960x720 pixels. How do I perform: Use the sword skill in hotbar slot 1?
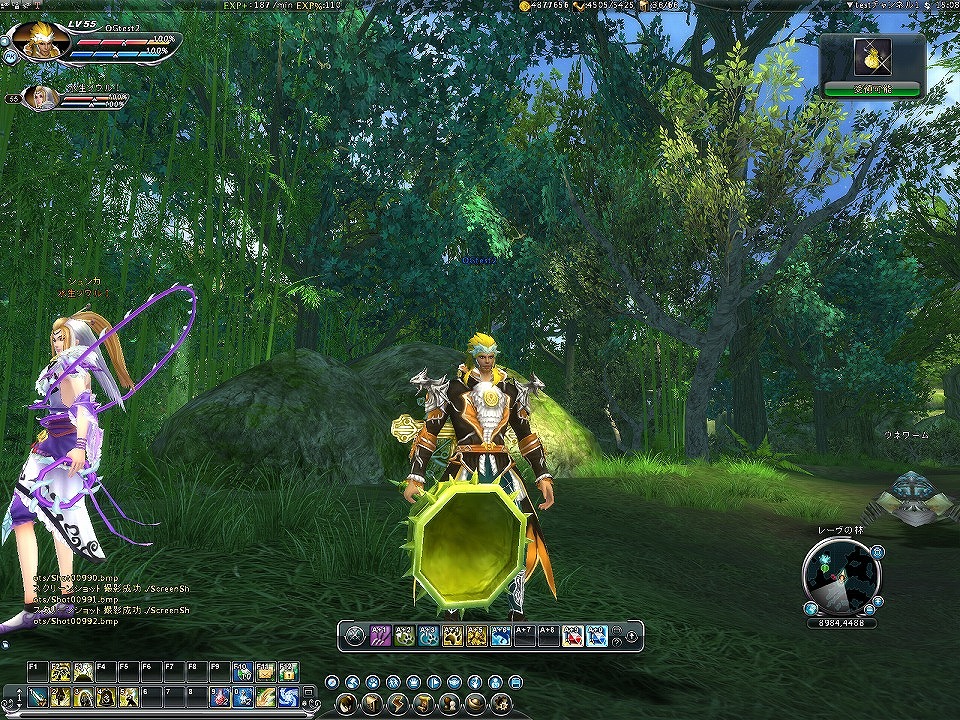[38, 696]
